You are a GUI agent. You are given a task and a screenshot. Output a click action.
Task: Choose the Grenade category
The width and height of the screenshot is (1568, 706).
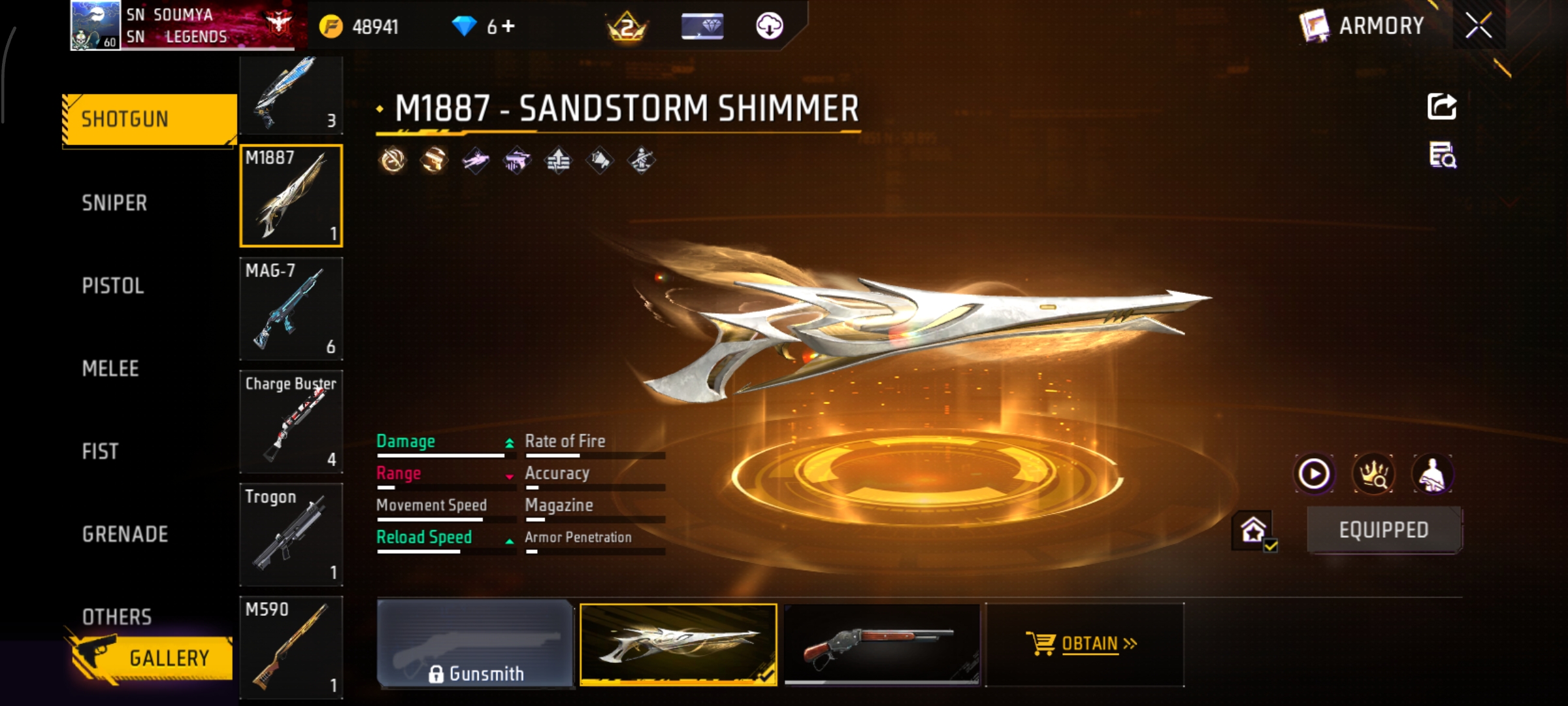pyautogui.click(x=125, y=535)
